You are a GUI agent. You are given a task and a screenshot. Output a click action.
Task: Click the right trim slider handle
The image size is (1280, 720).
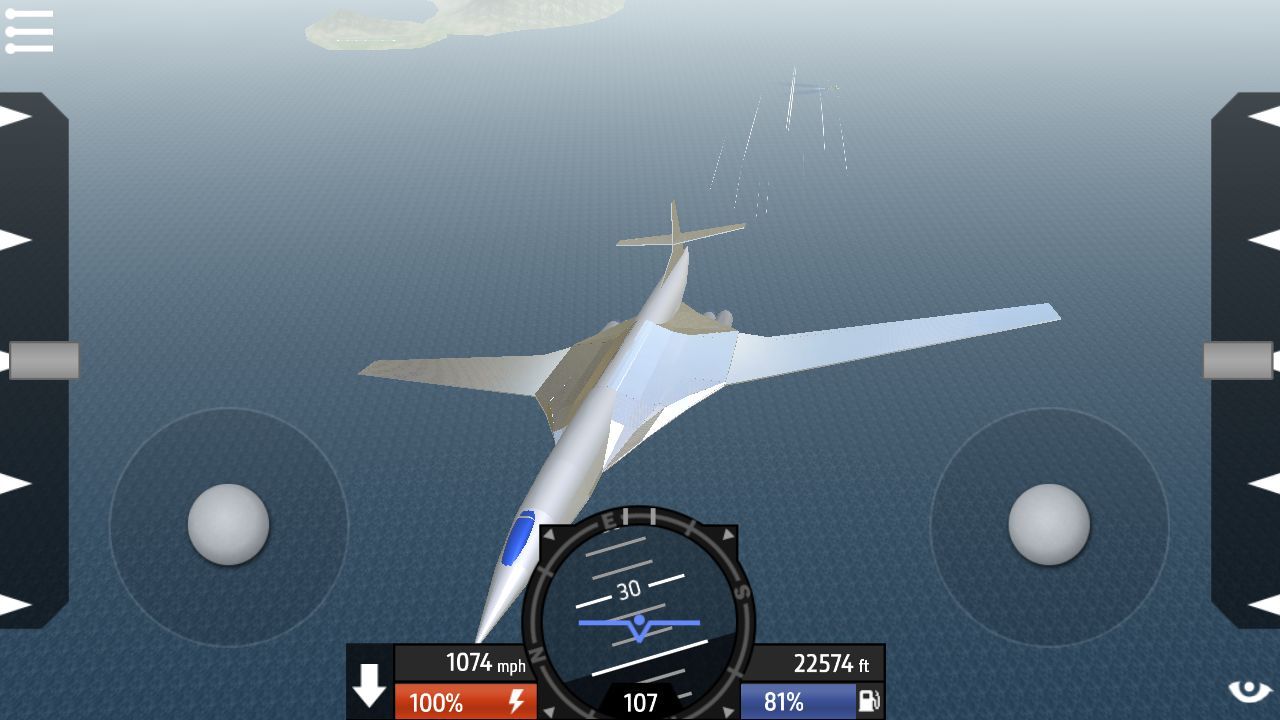(x=1238, y=360)
